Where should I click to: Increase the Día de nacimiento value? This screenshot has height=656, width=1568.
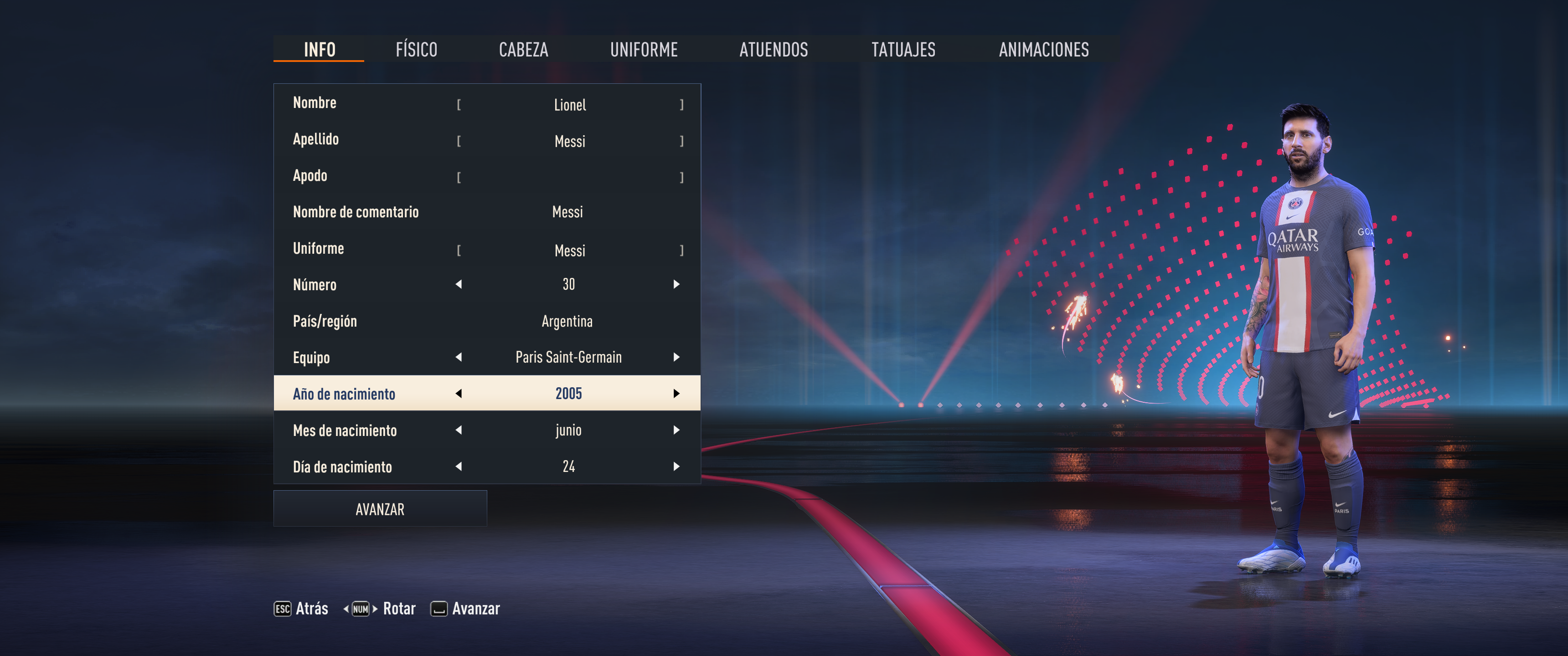pyautogui.click(x=676, y=467)
